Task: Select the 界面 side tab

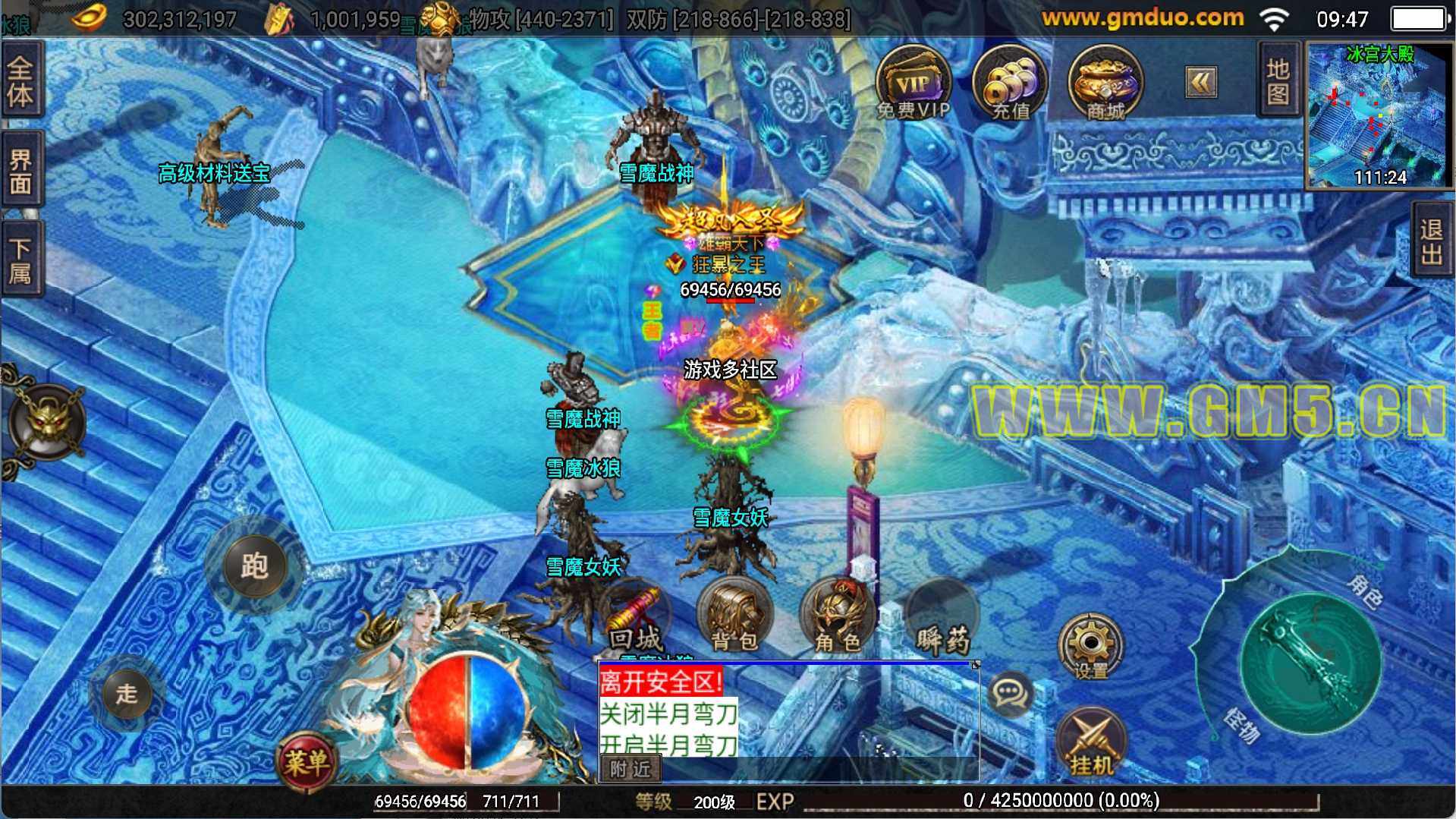Action: [20, 172]
